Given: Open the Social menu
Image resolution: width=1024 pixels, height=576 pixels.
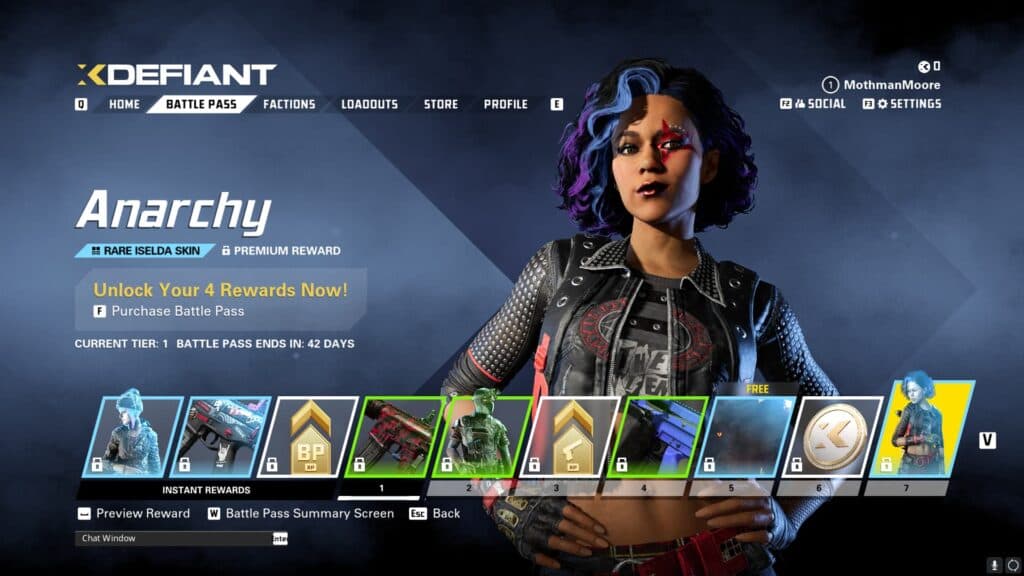Looking at the screenshot, I should [x=821, y=103].
